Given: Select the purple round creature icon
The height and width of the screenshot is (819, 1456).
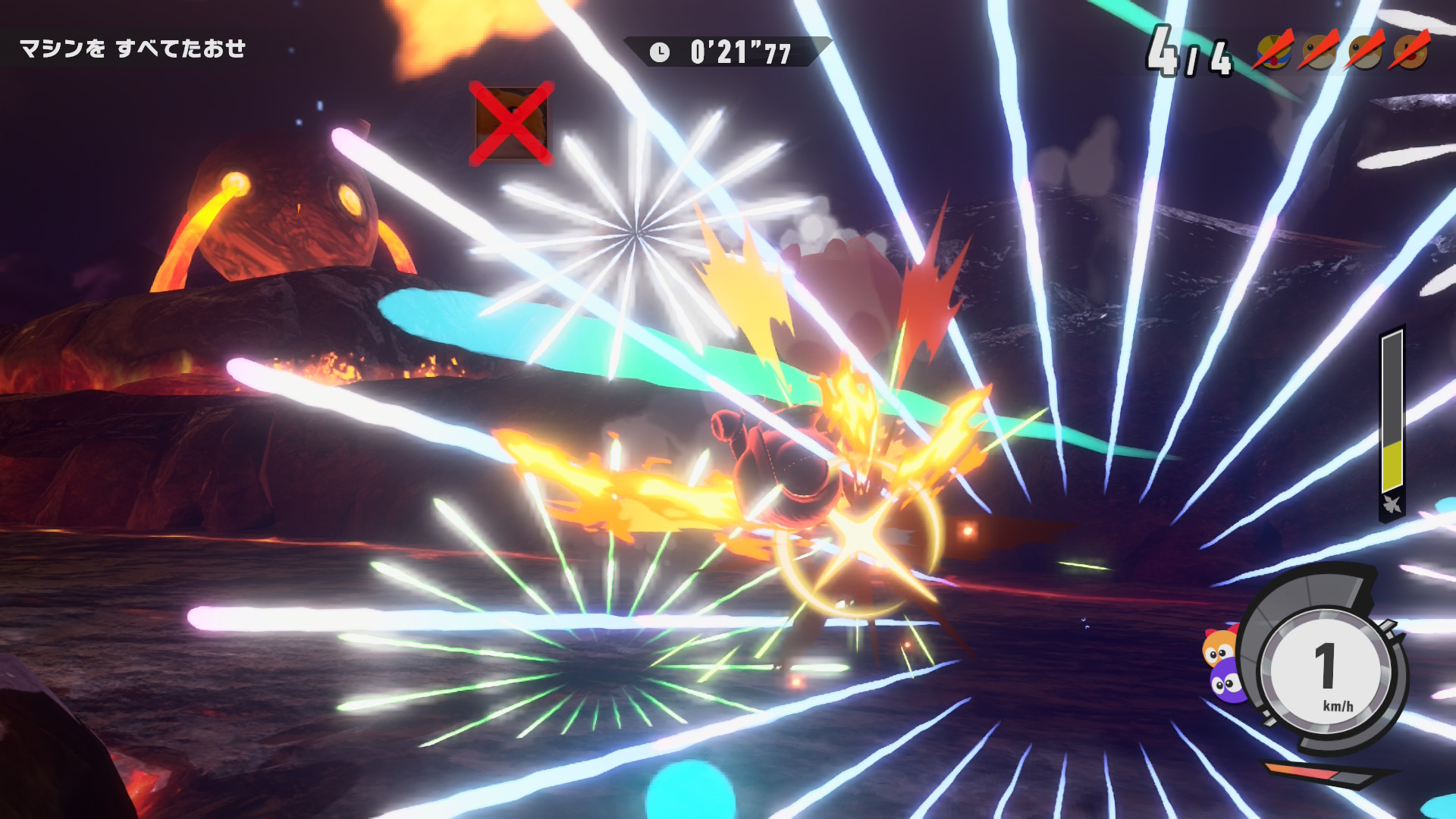Looking at the screenshot, I should 1225,682.
